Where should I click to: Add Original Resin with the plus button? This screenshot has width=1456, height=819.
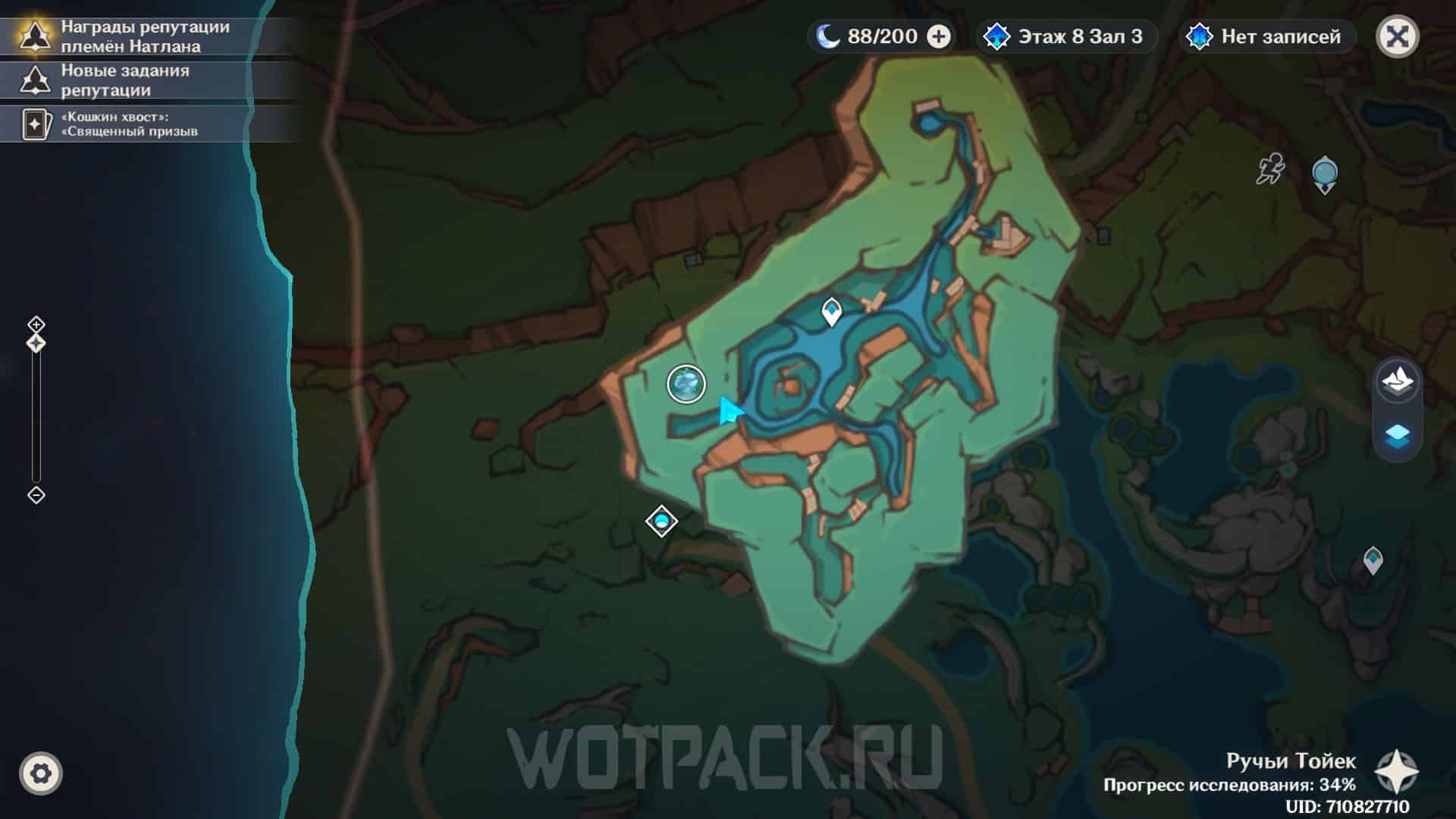click(939, 36)
